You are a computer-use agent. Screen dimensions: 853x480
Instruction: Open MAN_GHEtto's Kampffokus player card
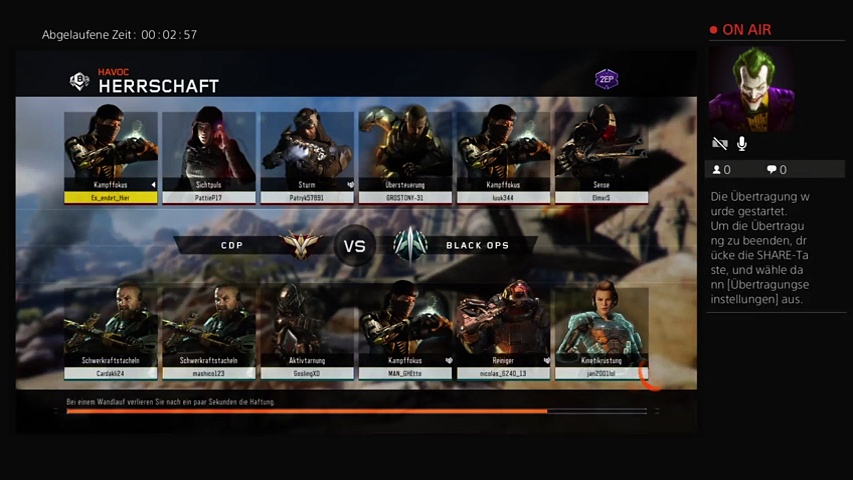coord(405,333)
